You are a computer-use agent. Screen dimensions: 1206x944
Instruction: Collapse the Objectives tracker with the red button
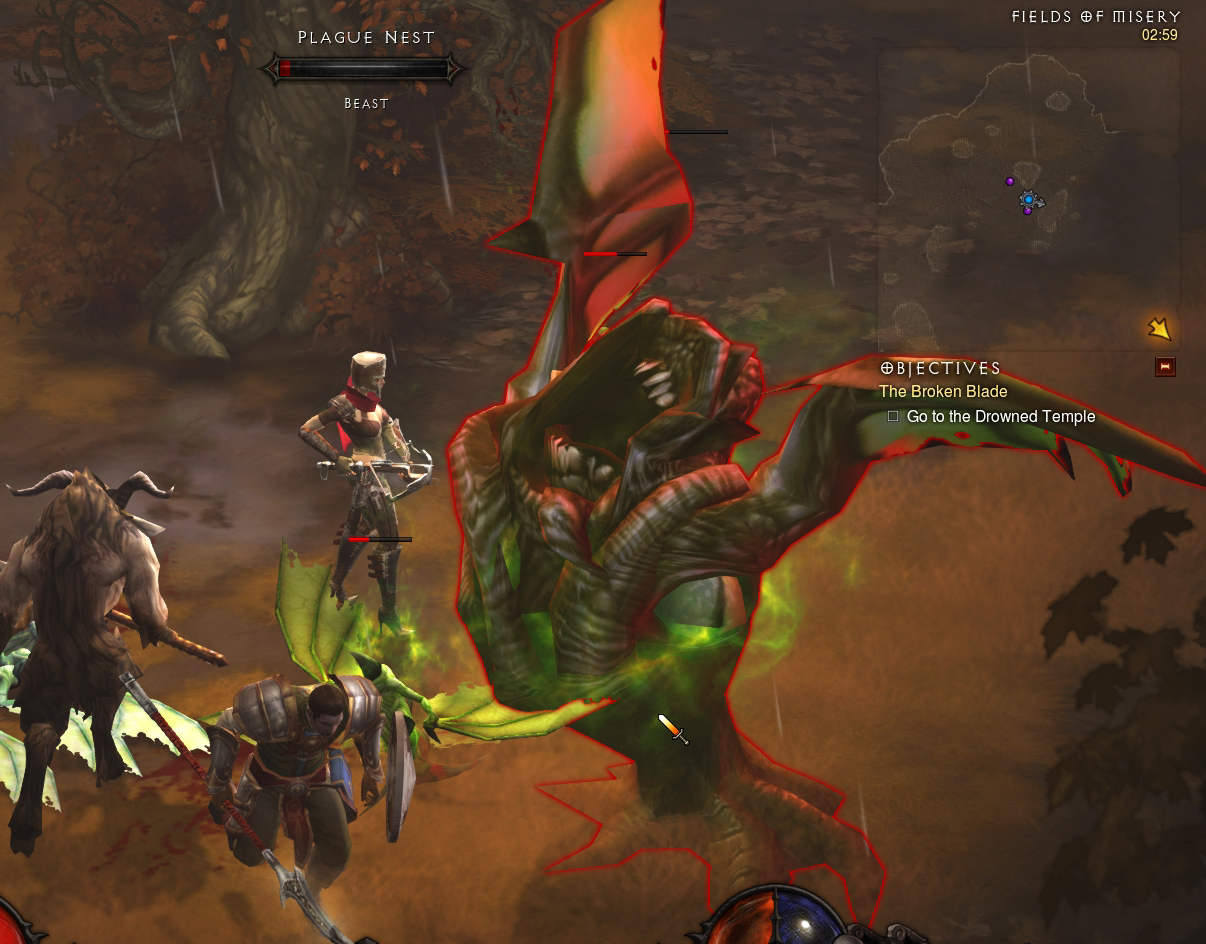1164,367
